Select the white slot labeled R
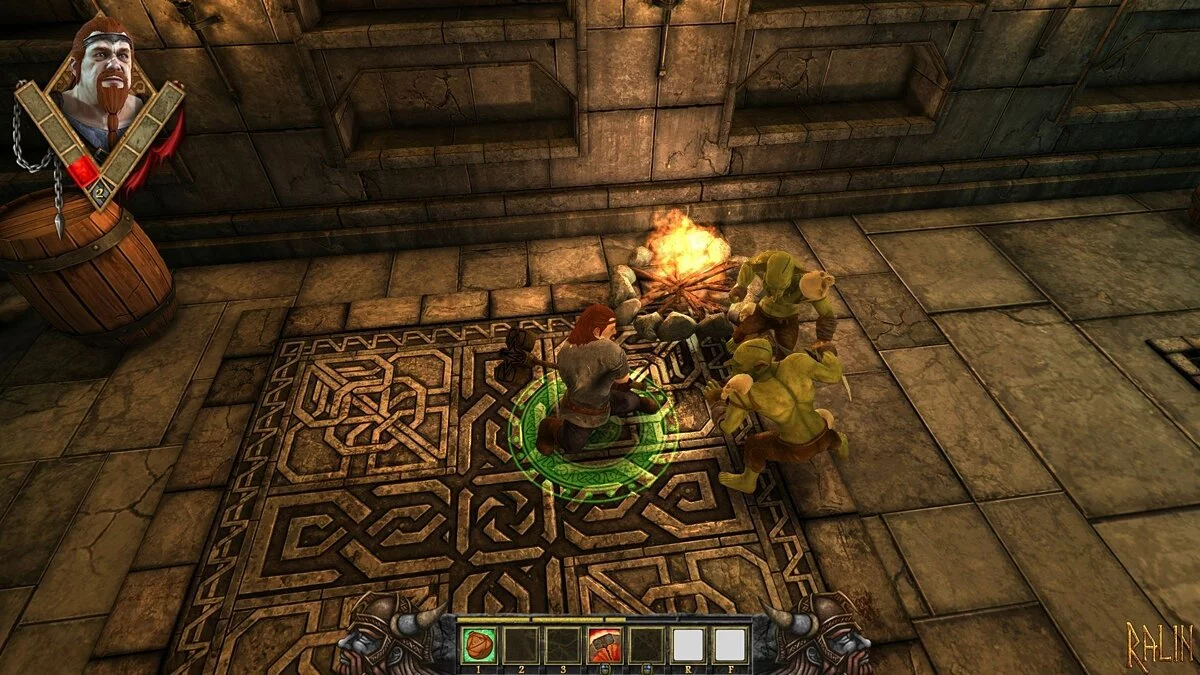Viewport: 1200px width, 675px height. [x=687, y=645]
